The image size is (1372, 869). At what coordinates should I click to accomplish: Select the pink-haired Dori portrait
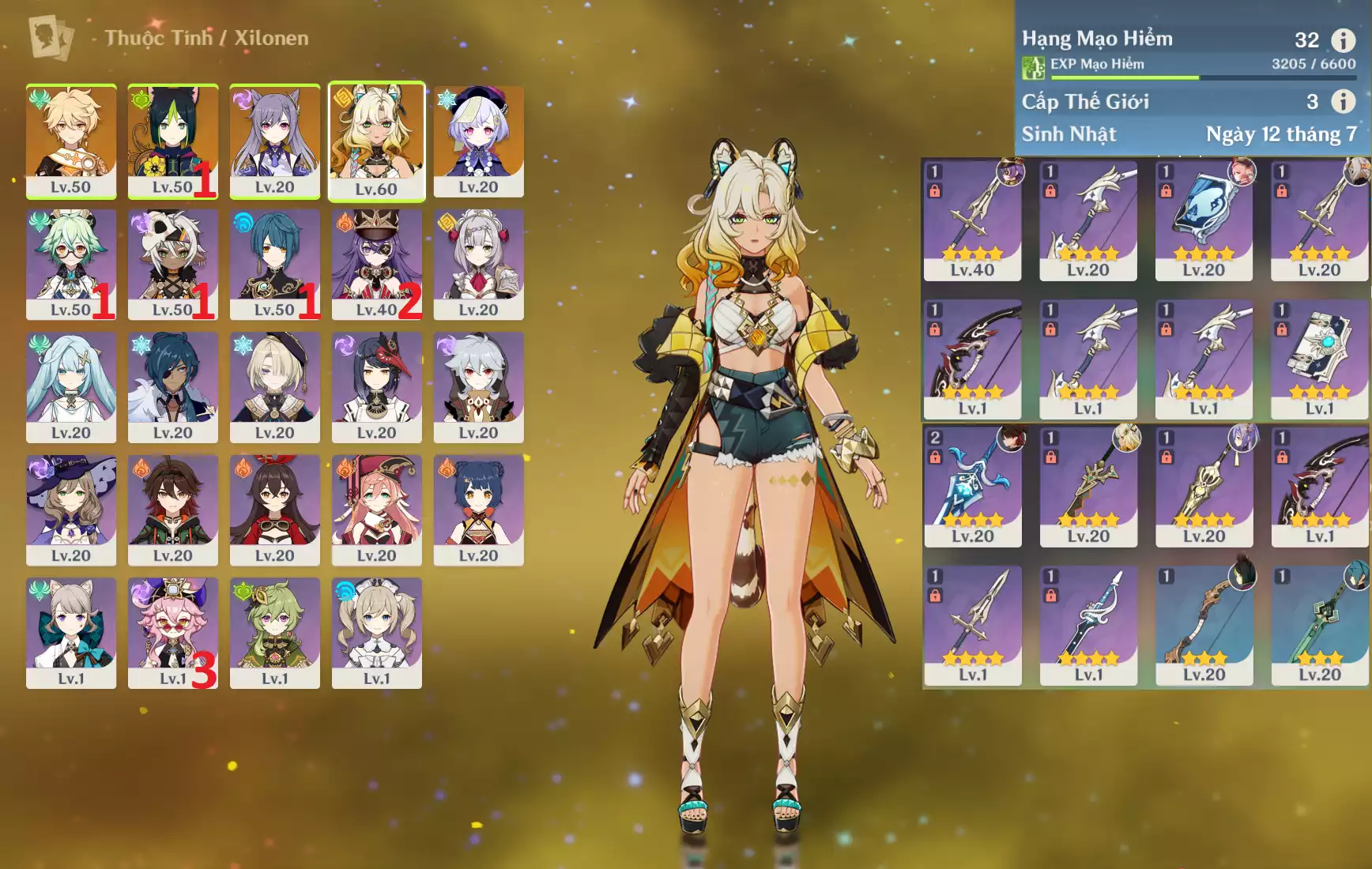(172, 632)
